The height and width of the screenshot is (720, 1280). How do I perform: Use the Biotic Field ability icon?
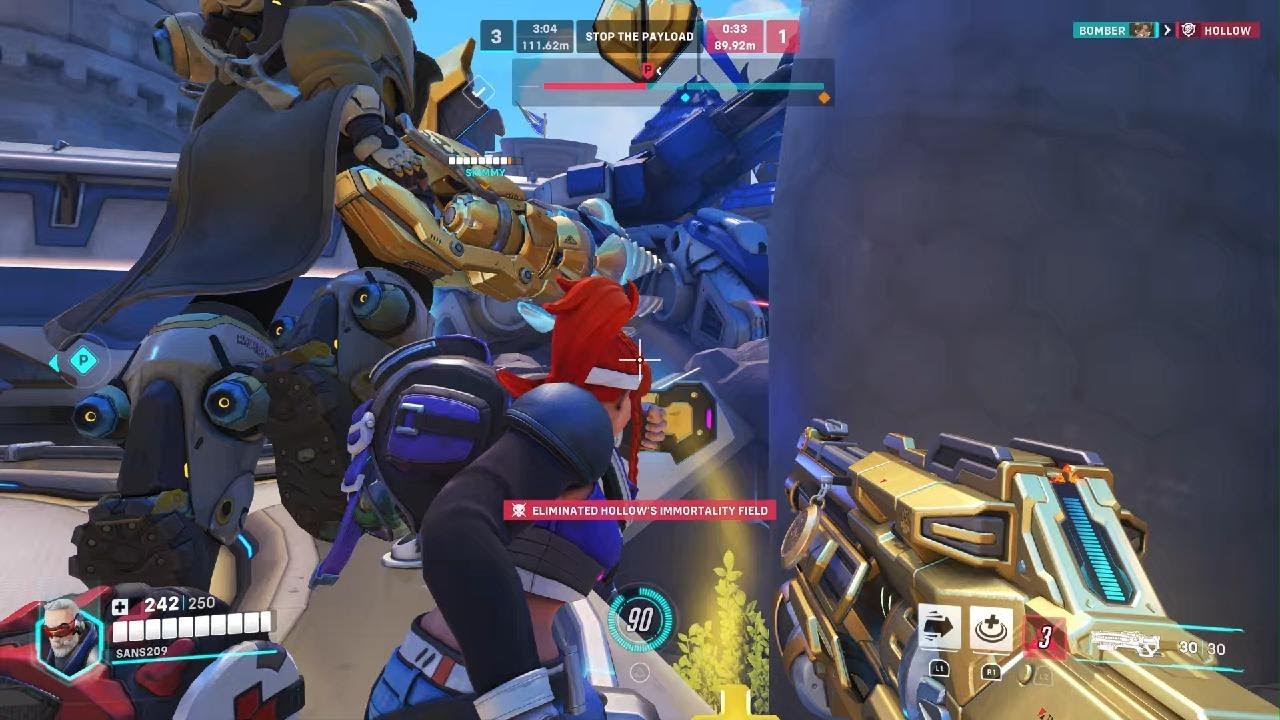point(991,630)
